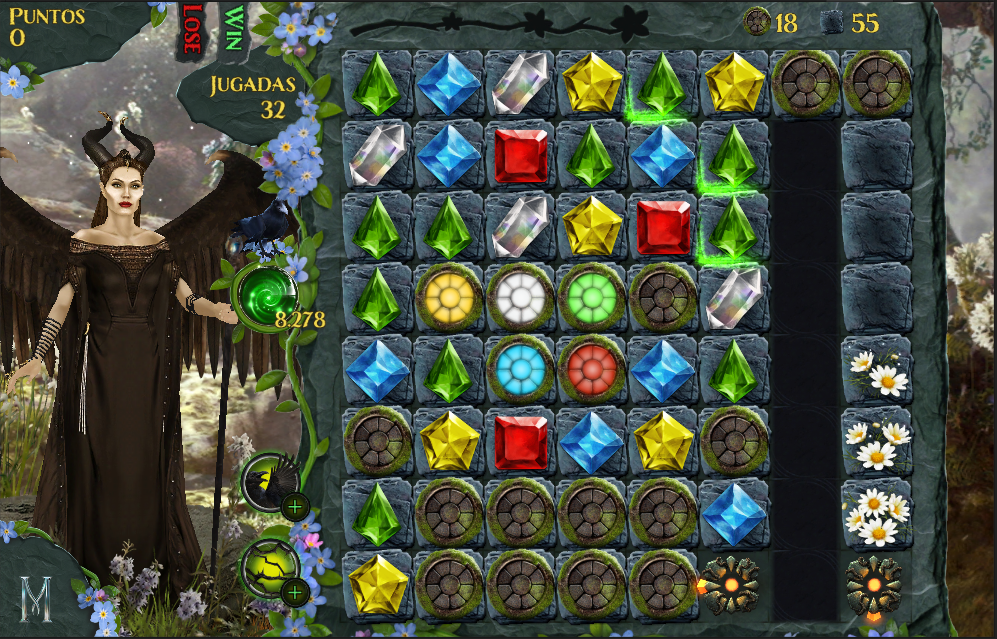Select the red glowing stone disc tile
Image resolution: width=997 pixels, height=639 pixels.
(x=591, y=368)
